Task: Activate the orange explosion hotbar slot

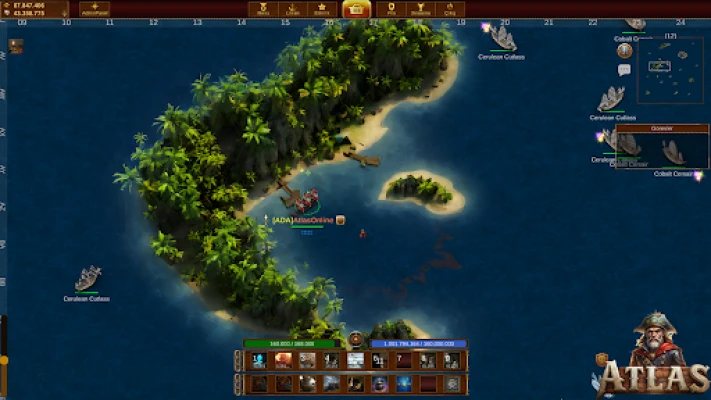Action: pos(283,360)
